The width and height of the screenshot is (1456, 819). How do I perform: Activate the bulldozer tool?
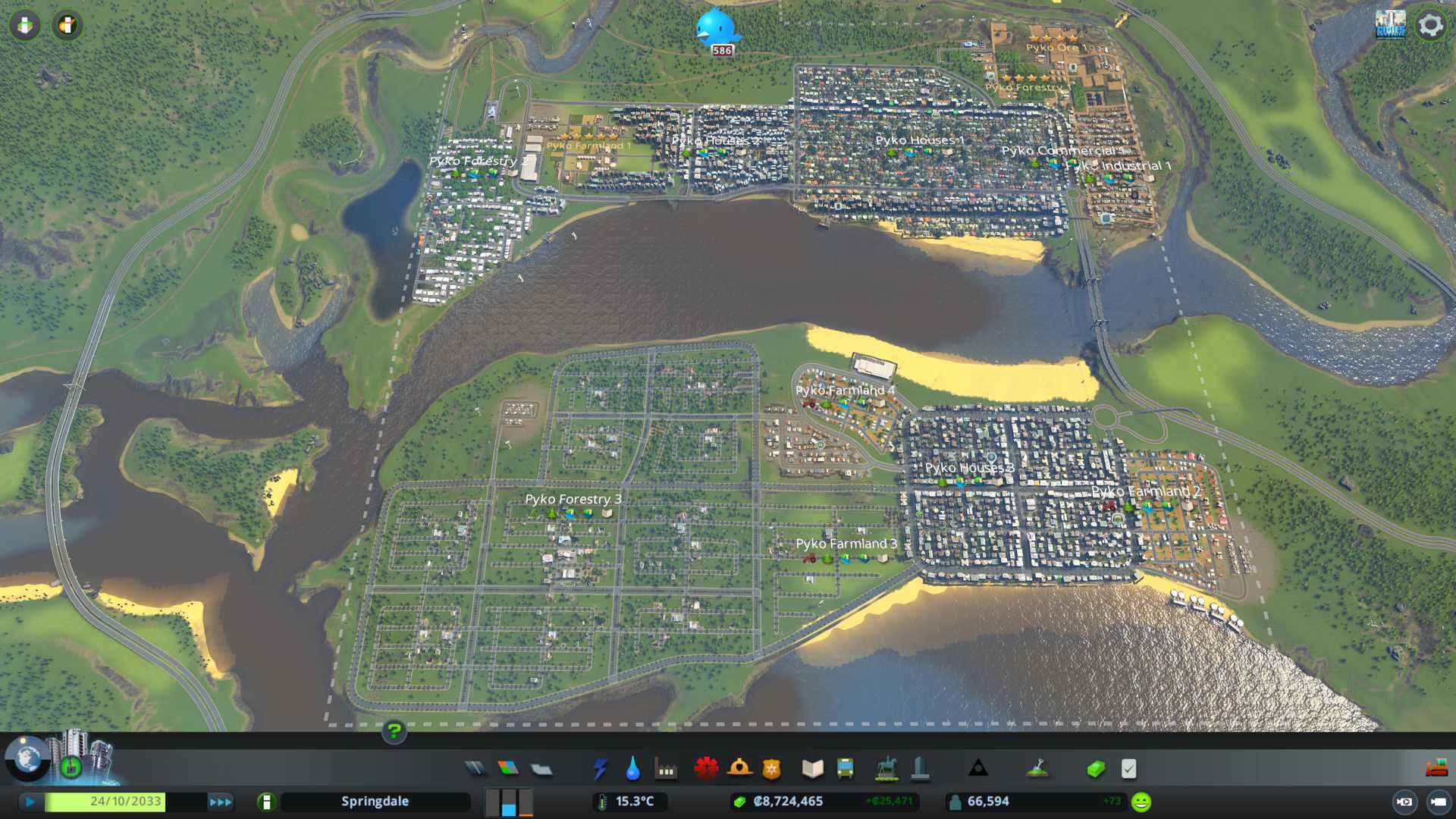coord(1436,769)
